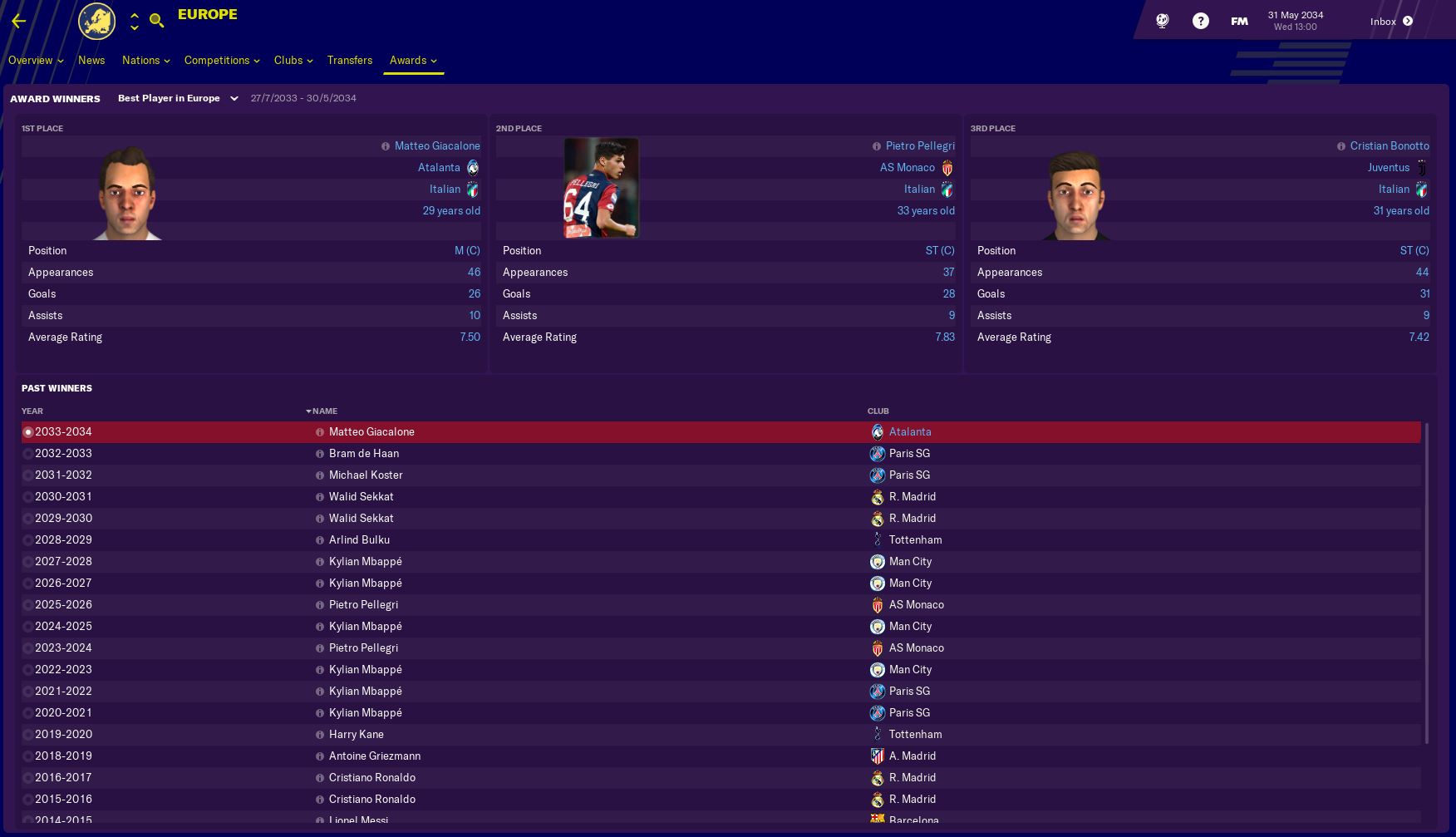Click Pietro Pellegri's player photo
1456x837 pixels.
pos(600,189)
